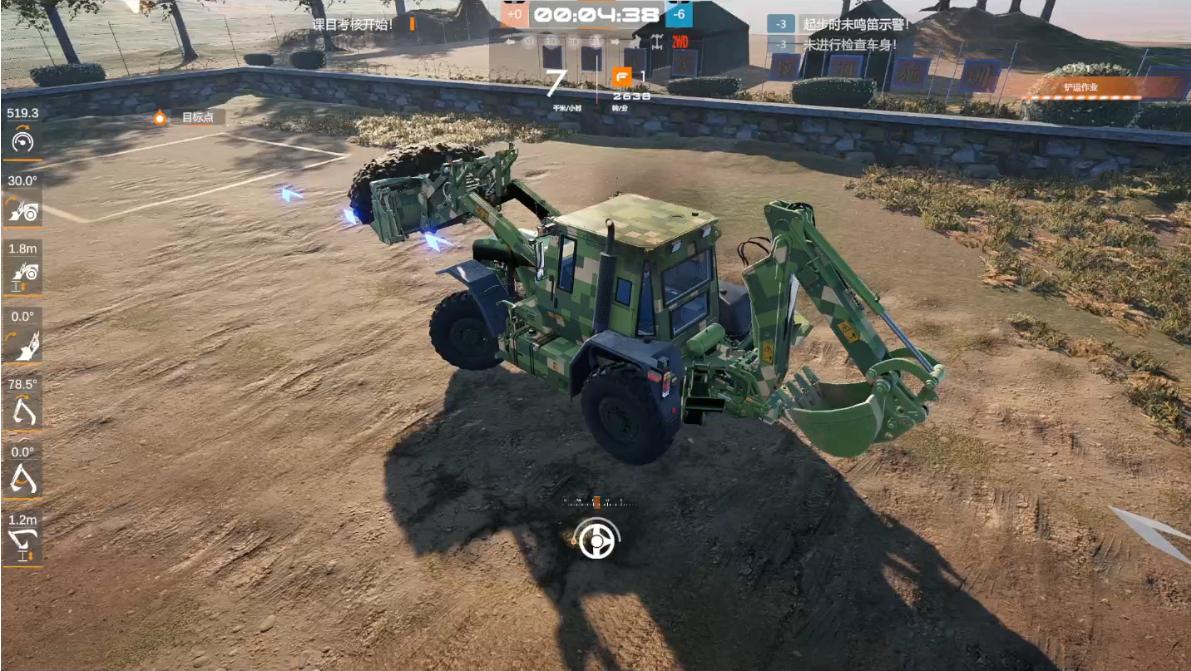The image size is (1191, 671).
Task: Select the orange F gear indicator
Action: pyautogui.click(x=622, y=78)
